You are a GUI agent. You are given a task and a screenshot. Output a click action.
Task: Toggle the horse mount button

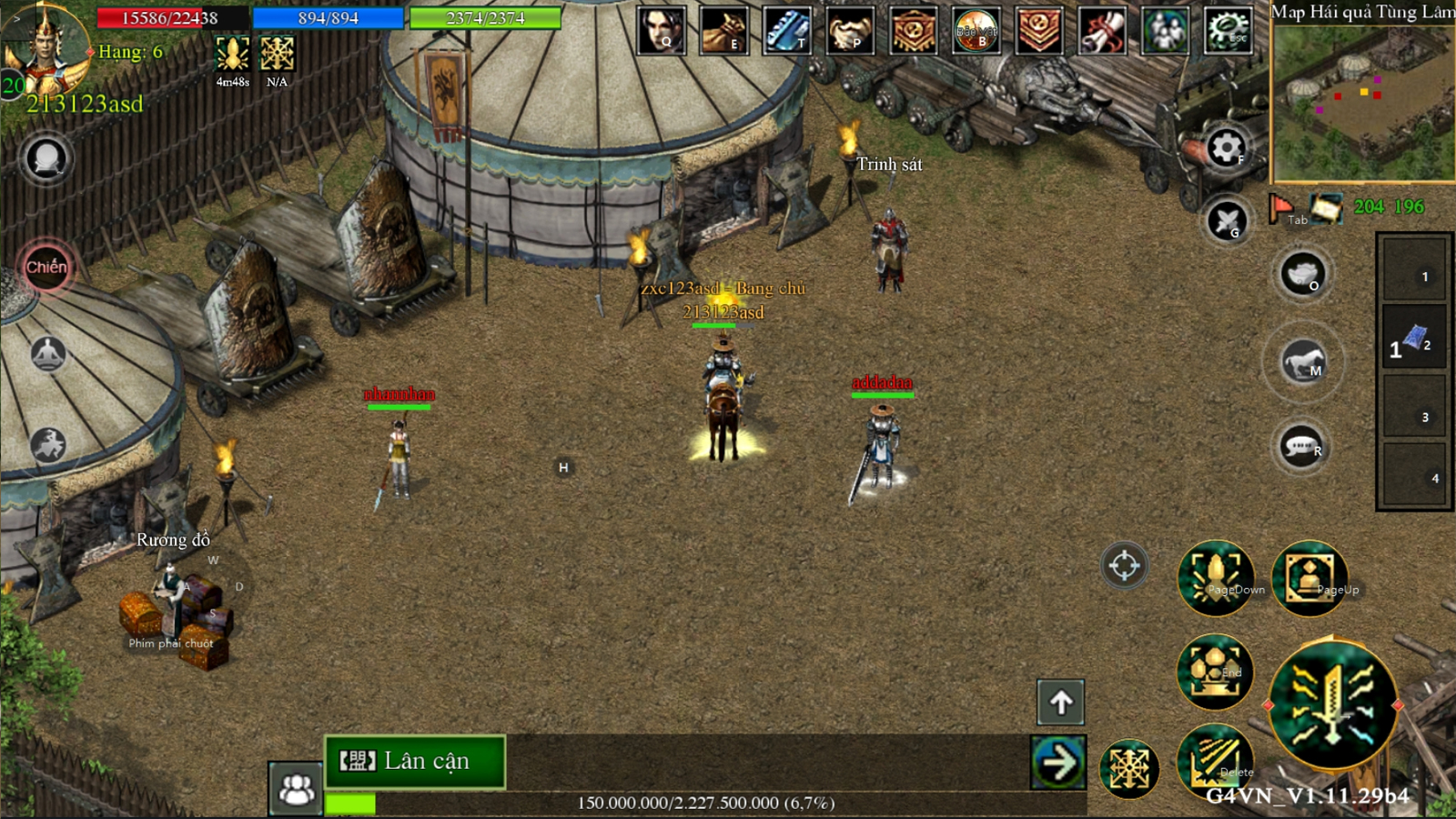pos(1302,361)
